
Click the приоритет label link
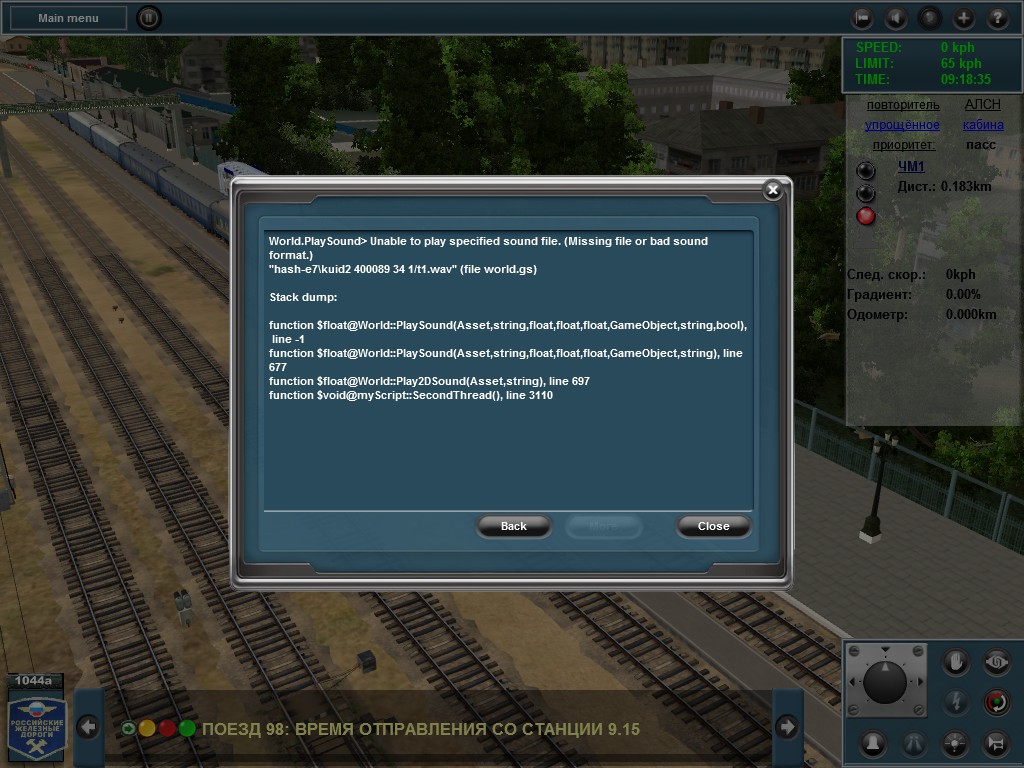pyautogui.click(x=904, y=145)
